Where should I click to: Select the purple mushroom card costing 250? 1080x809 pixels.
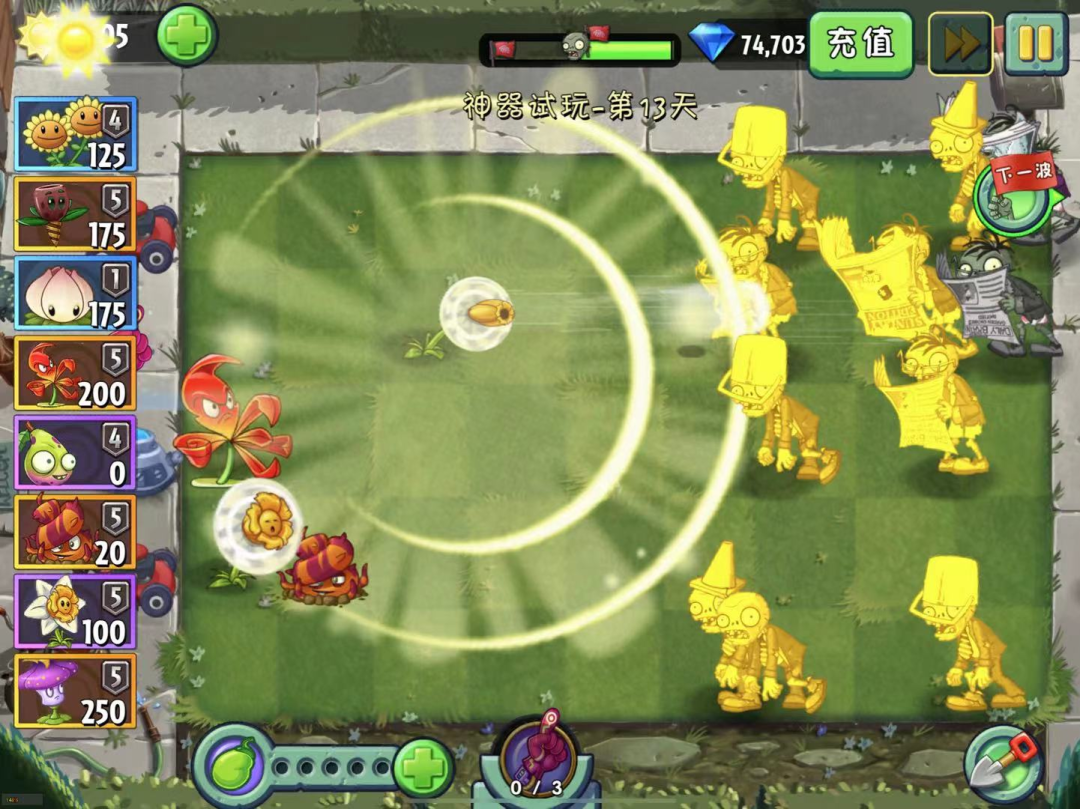pos(76,691)
